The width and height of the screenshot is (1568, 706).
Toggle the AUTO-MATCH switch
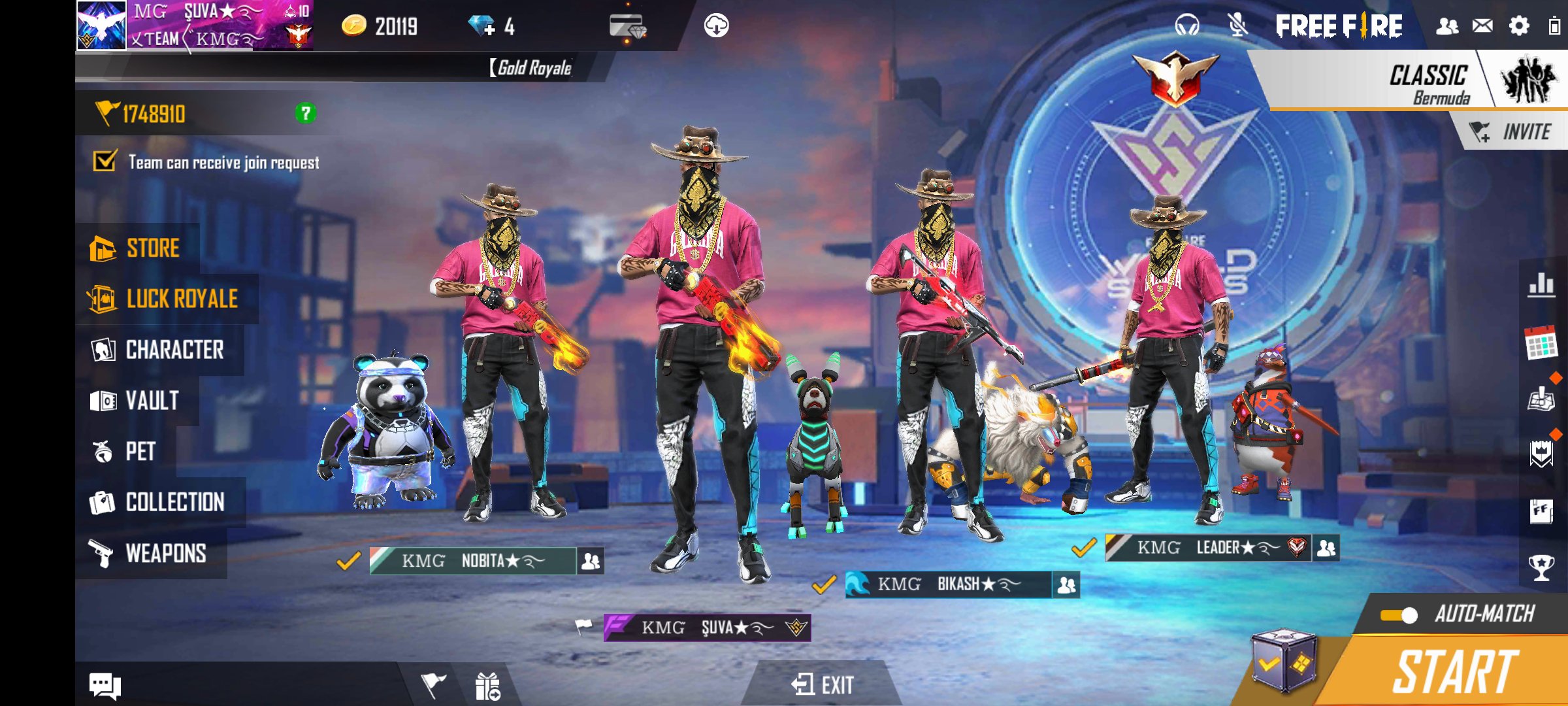(x=1399, y=615)
